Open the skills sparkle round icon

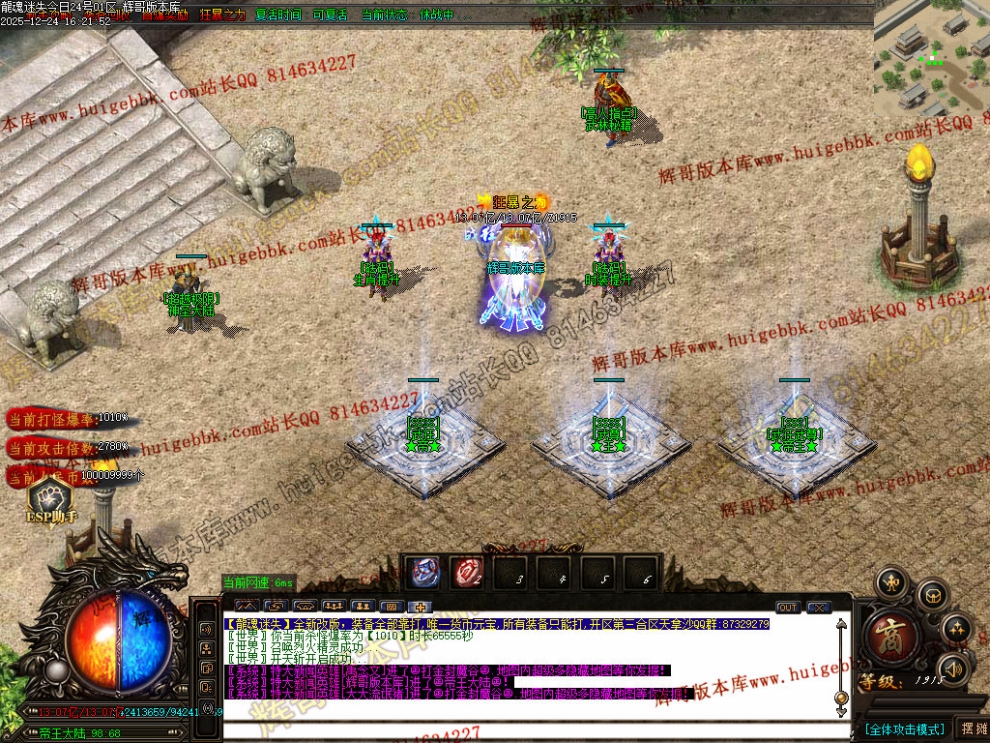(x=956, y=630)
